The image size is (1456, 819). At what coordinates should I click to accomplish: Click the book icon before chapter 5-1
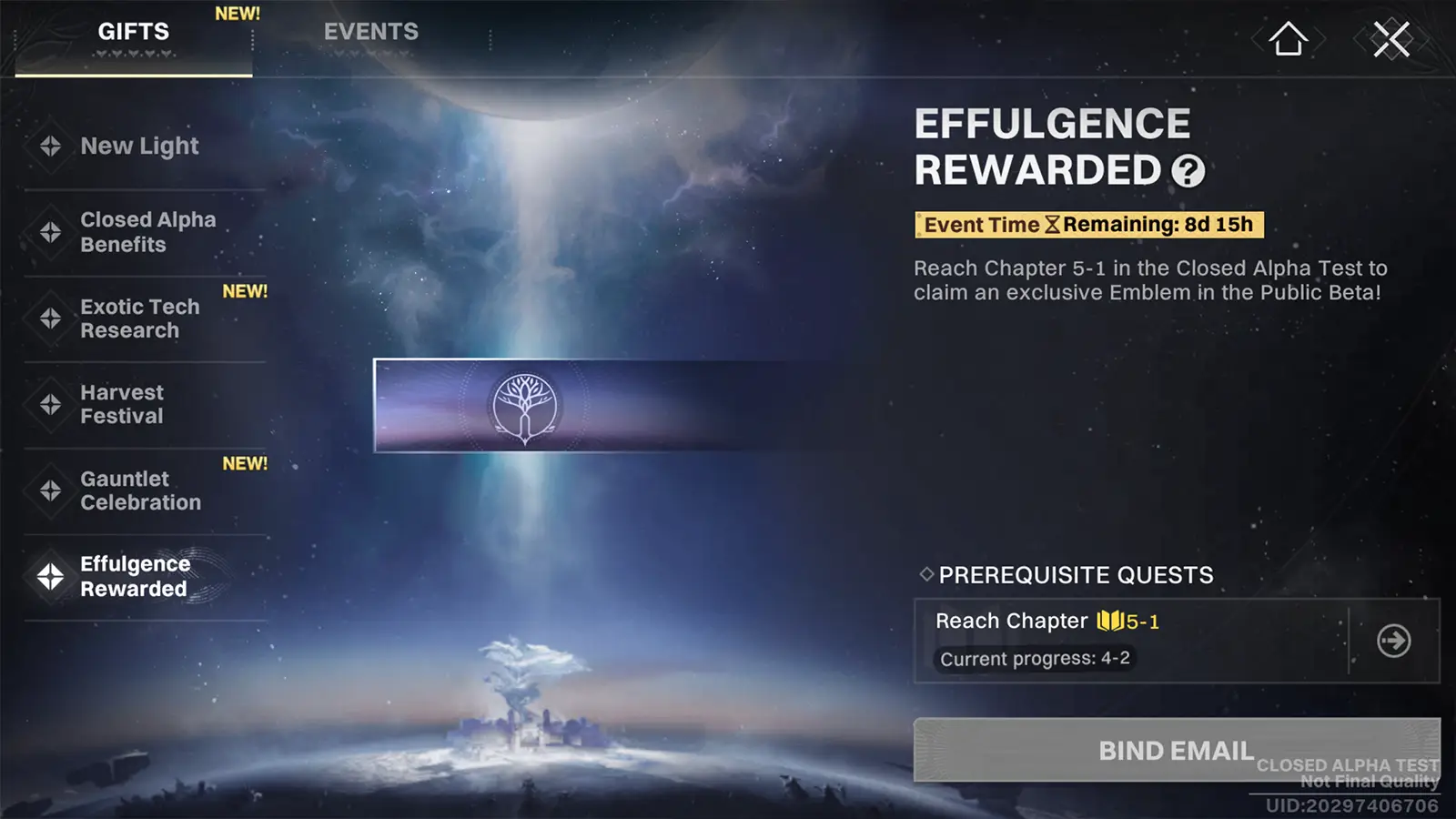coord(1111,621)
